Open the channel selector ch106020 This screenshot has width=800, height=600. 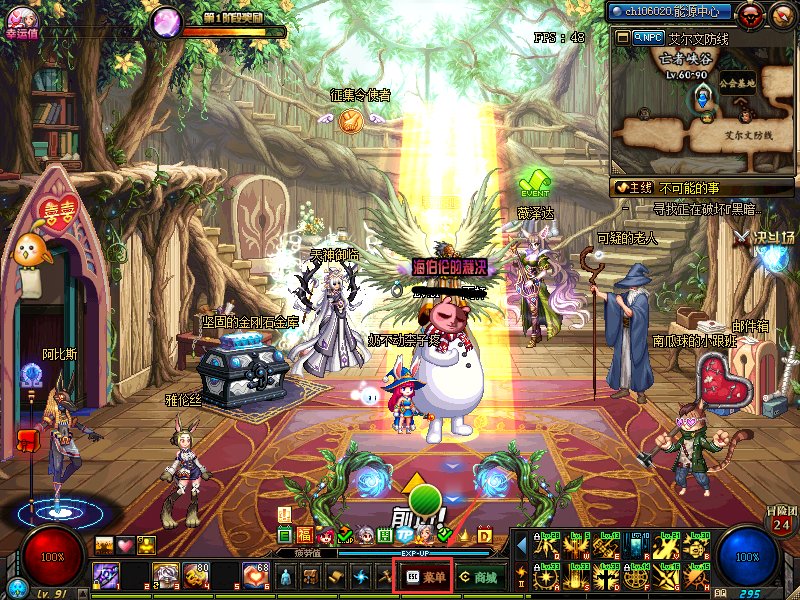670,12
